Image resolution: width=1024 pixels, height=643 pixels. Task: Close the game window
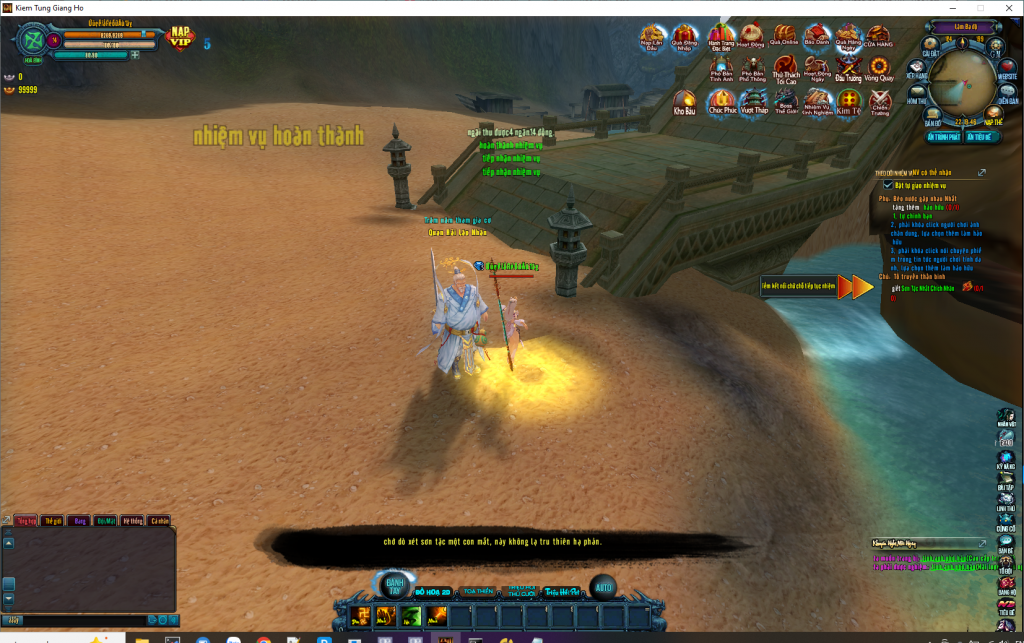(x=1006, y=7)
